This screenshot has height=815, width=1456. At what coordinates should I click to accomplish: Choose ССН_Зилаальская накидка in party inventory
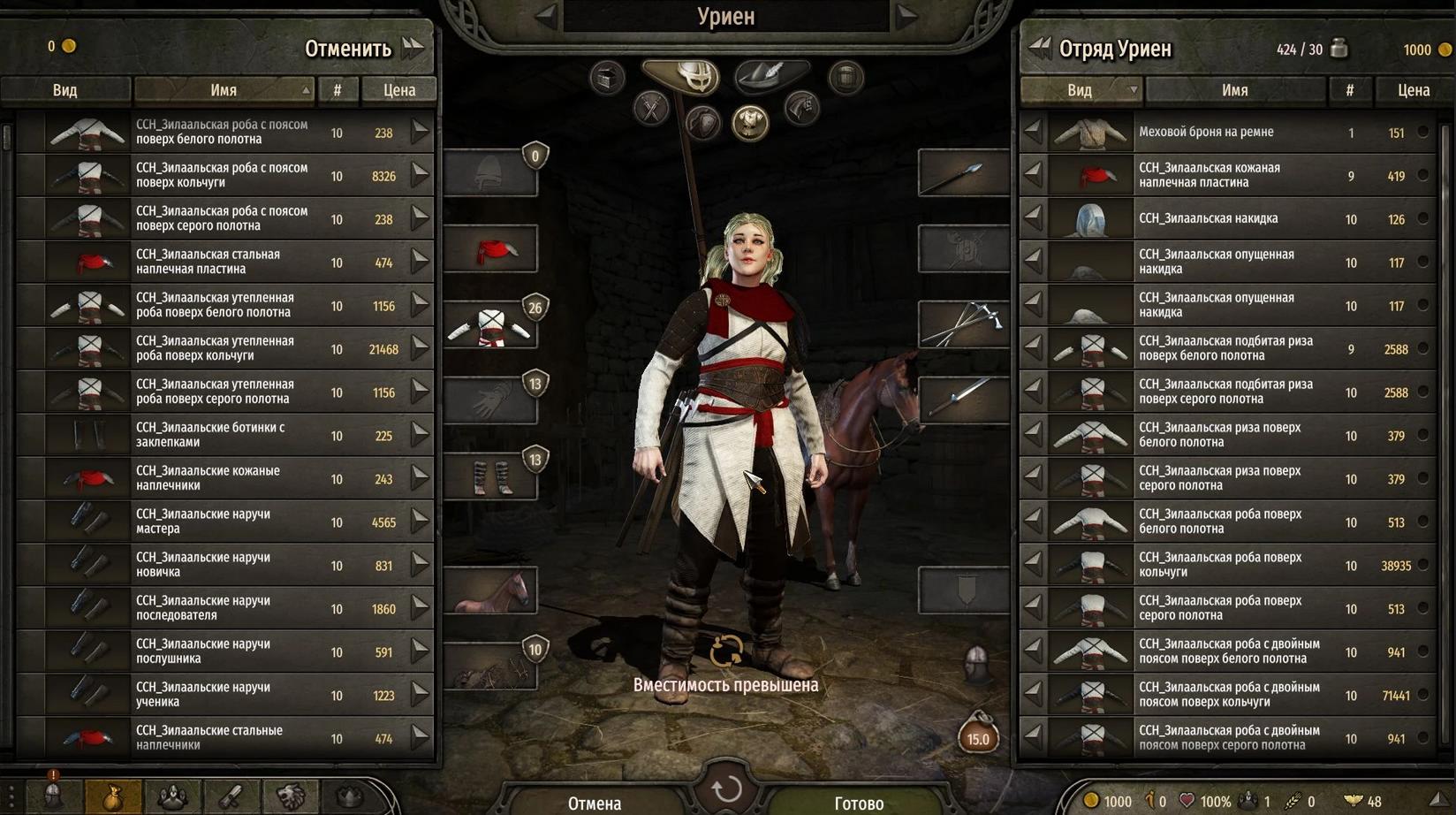[1228, 219]
